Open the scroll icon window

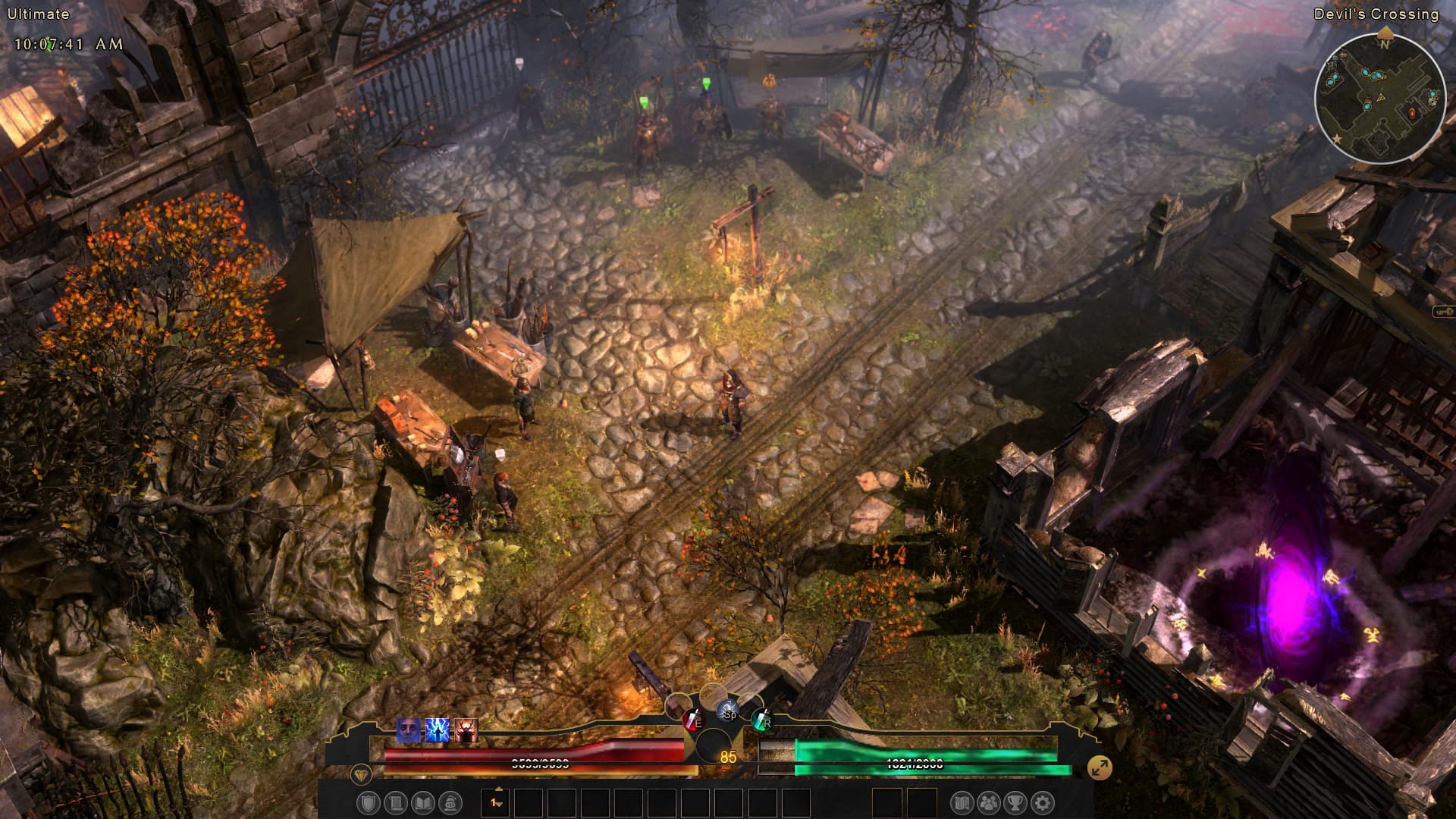pos(395,803)
